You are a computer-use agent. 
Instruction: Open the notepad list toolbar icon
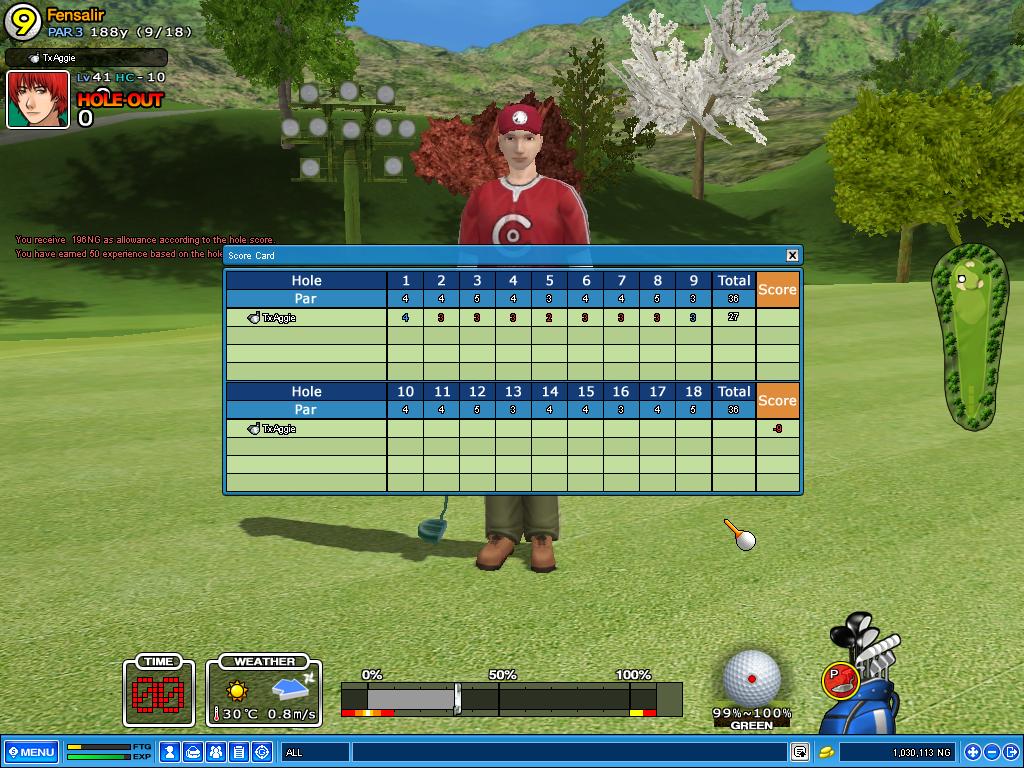point(239,752)
